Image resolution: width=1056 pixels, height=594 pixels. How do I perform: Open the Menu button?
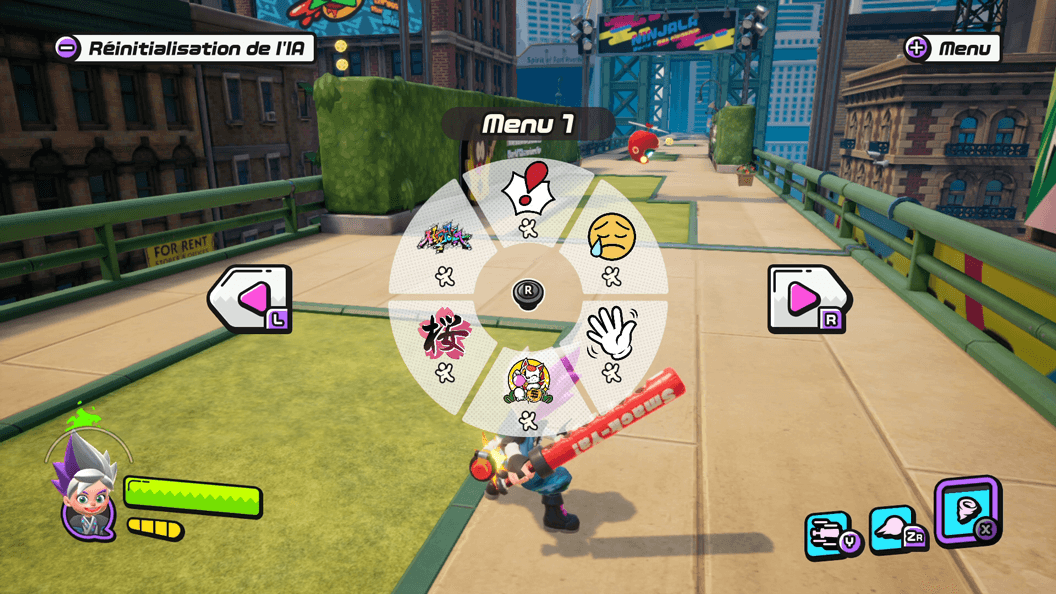951,48
